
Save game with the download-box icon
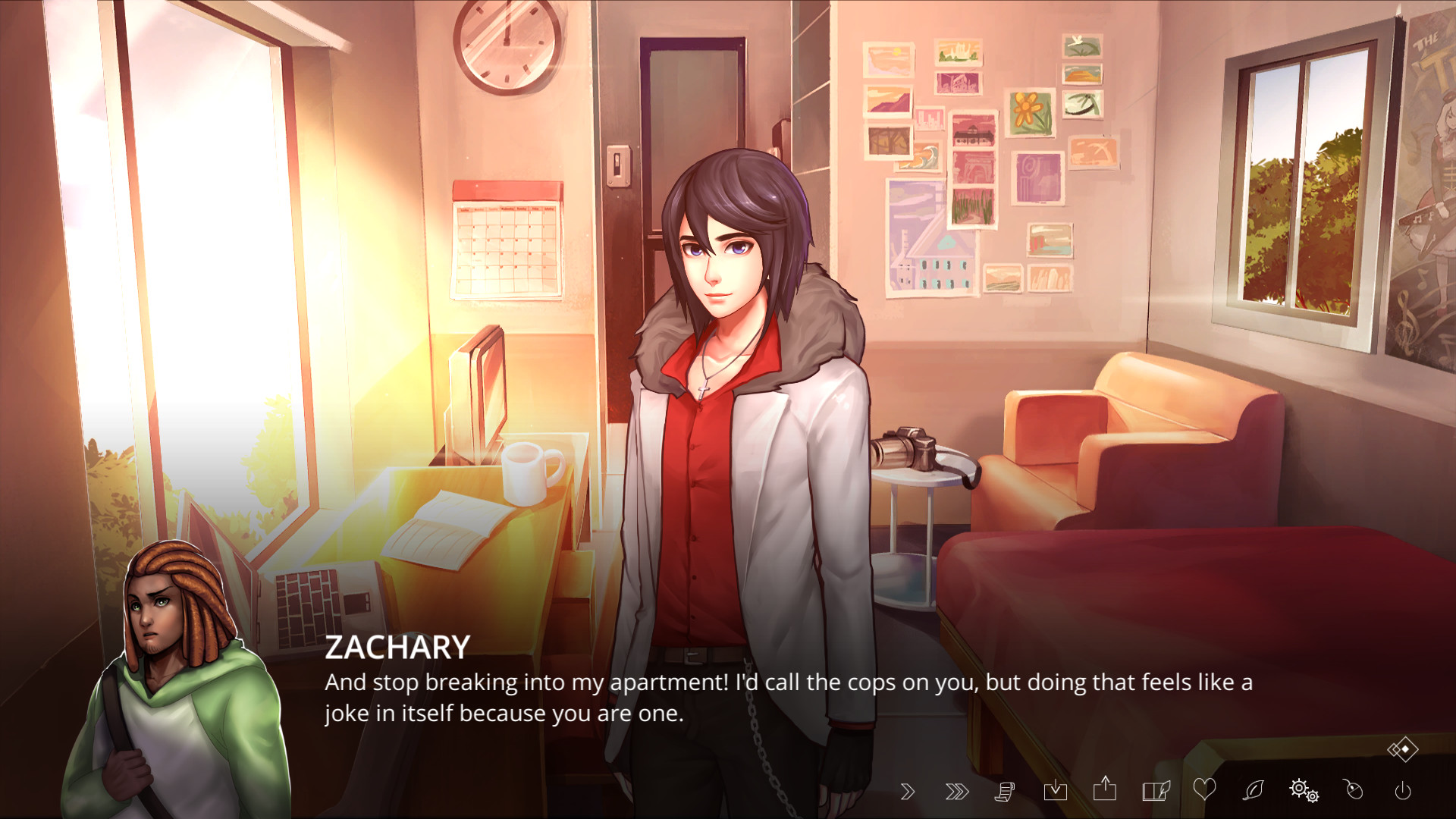coord(1055,792)
